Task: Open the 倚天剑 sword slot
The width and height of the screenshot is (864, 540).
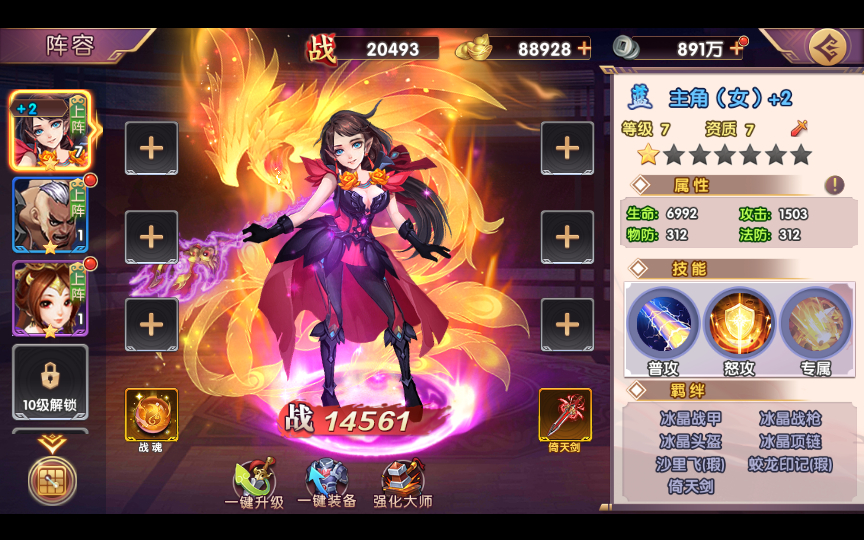Action: point(565,414)
